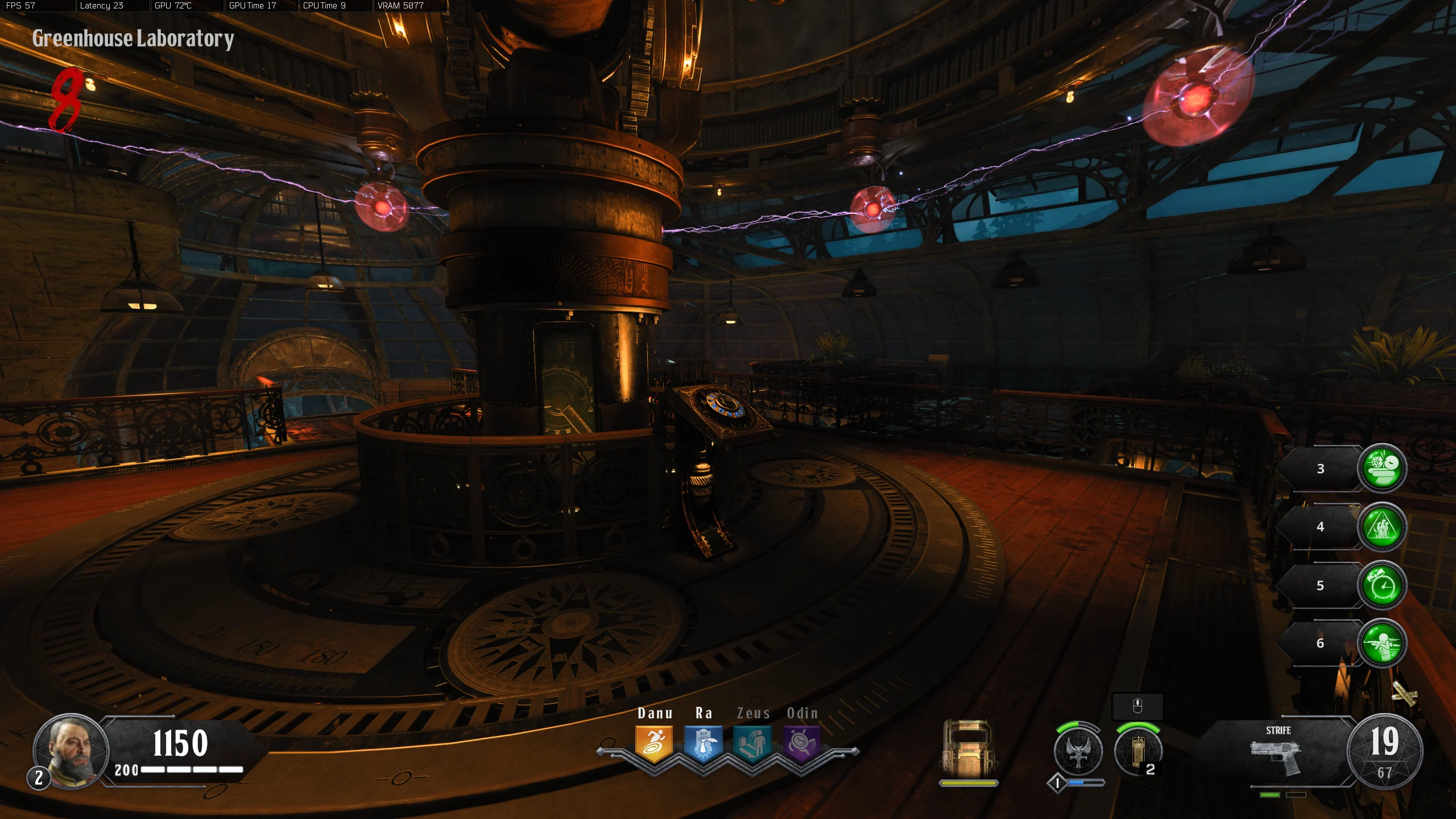Viewport: 1456px width, 819px height.
Task: Select the orange Danu perk icon
Action: click(x=654, y=743)
